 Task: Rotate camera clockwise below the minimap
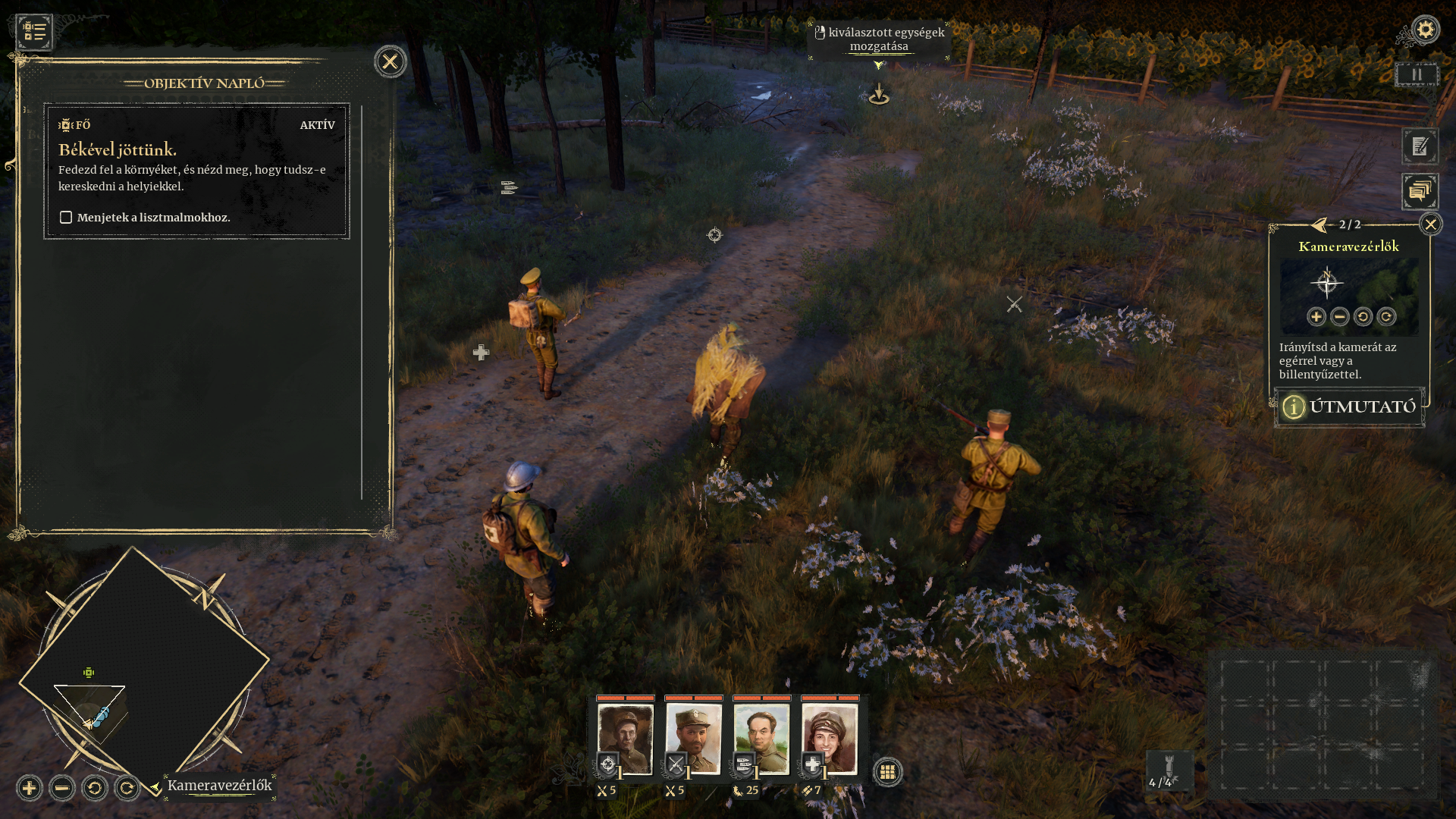pos(127,788)
